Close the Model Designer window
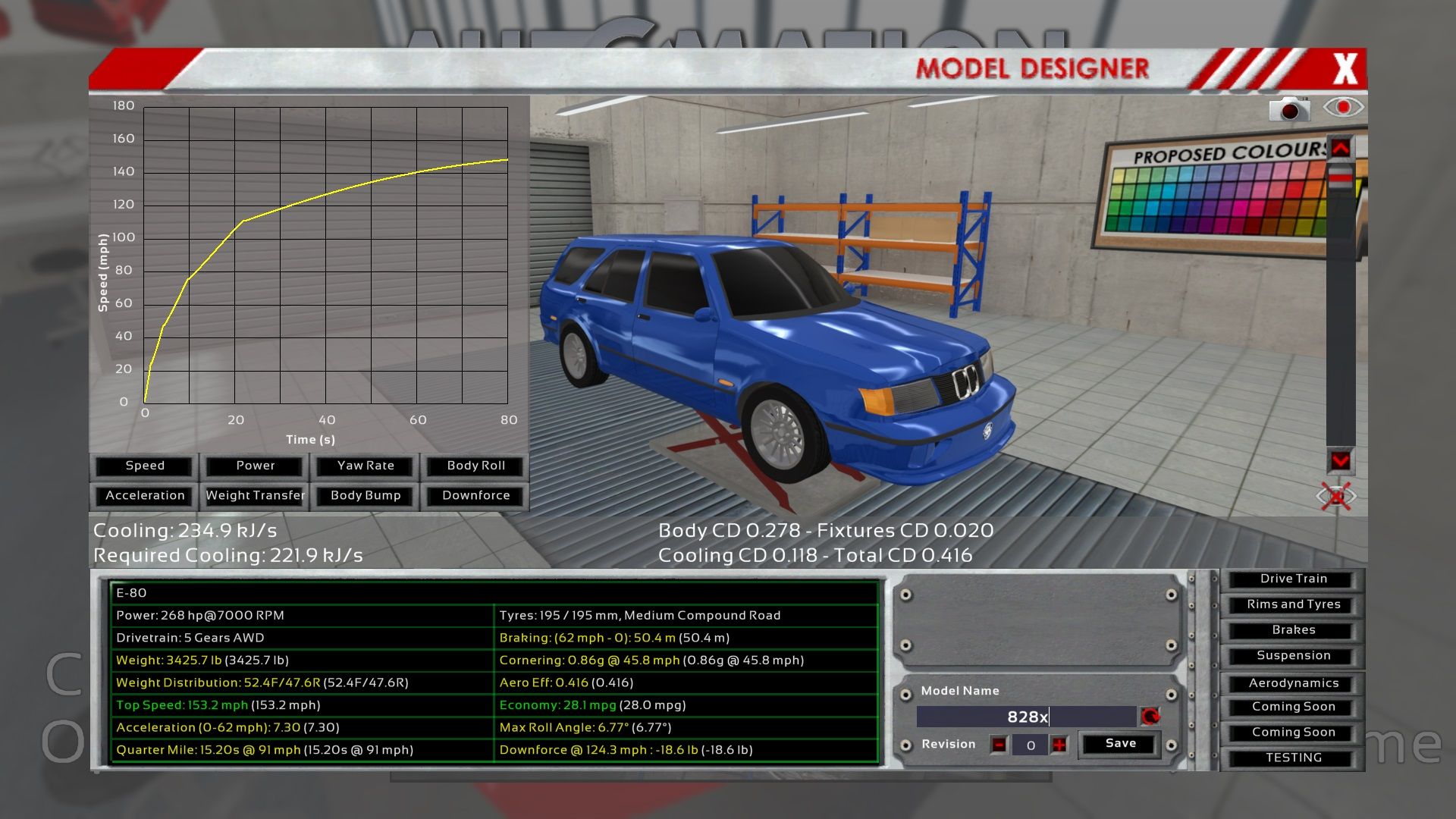Screen dimensions: 1456x819 (x=1345, y=69)
